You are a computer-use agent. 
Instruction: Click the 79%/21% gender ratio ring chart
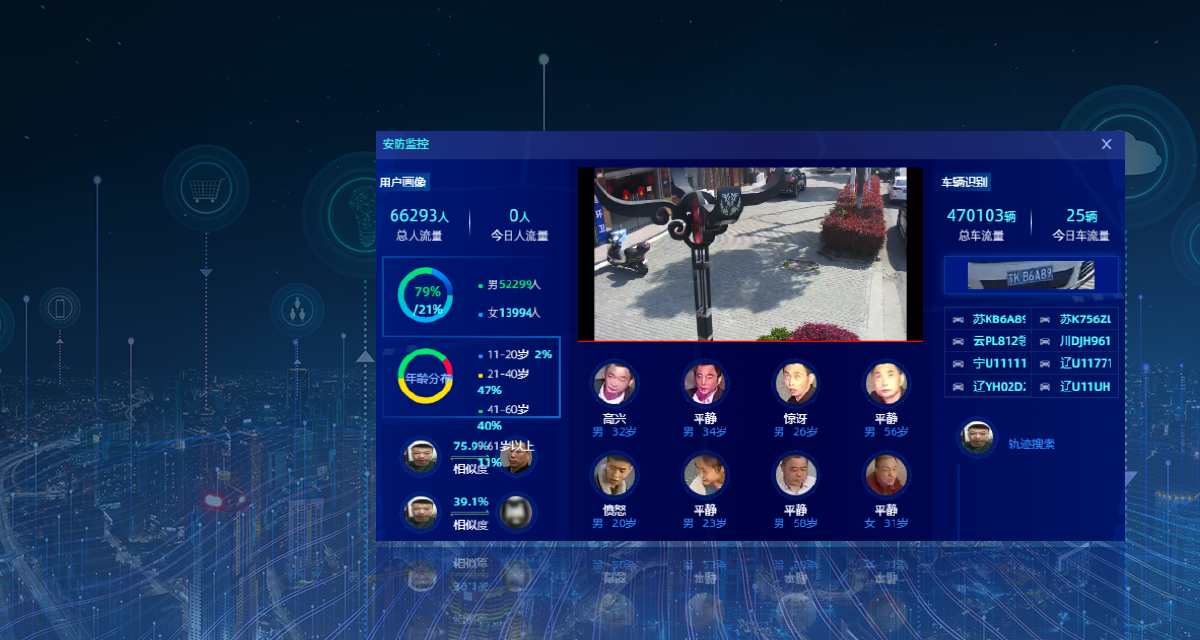[427, 296]
